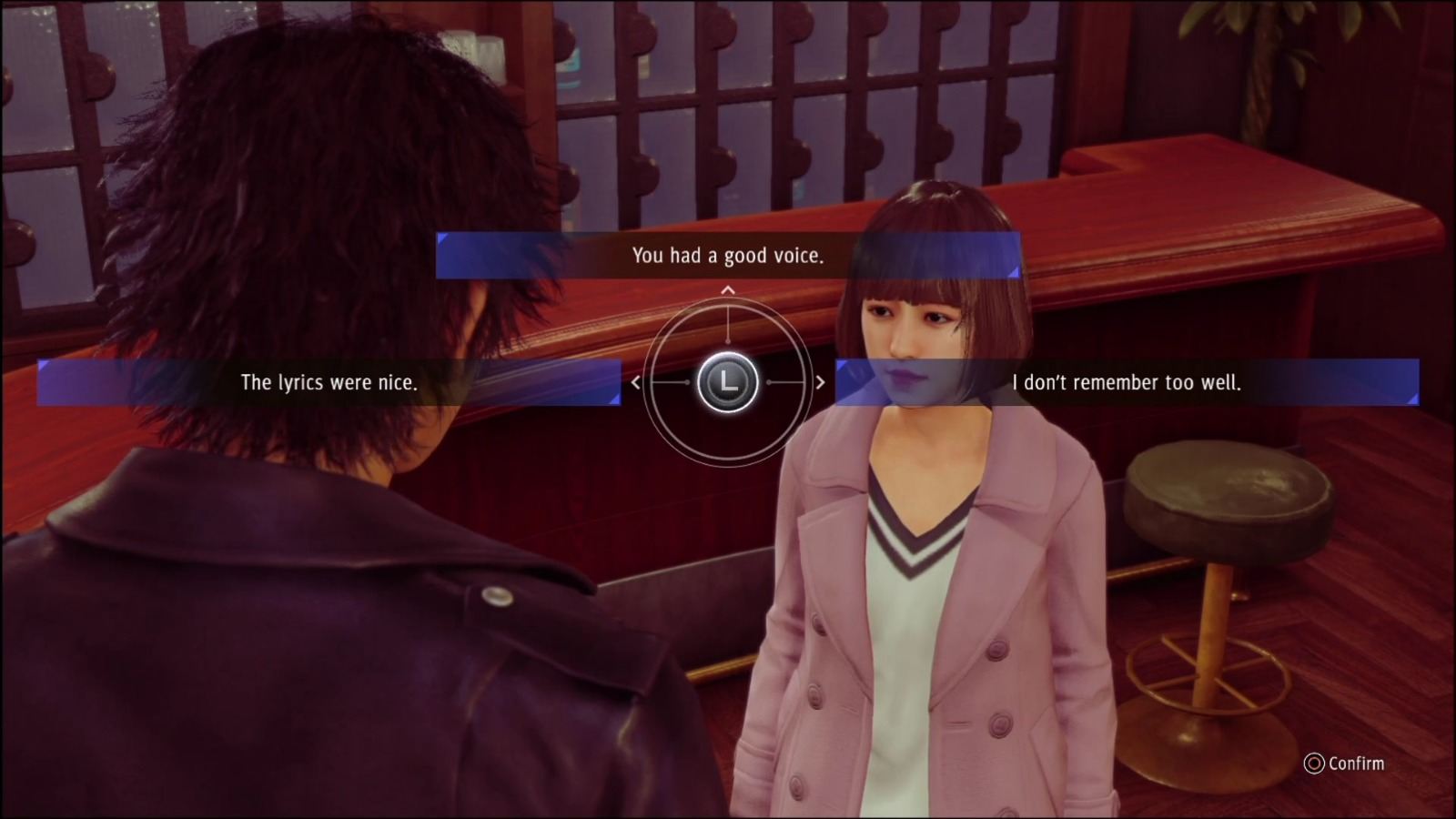Choose the reply "You had a good voice."
Screen dimensions: 1456x819
coord(728,256)
